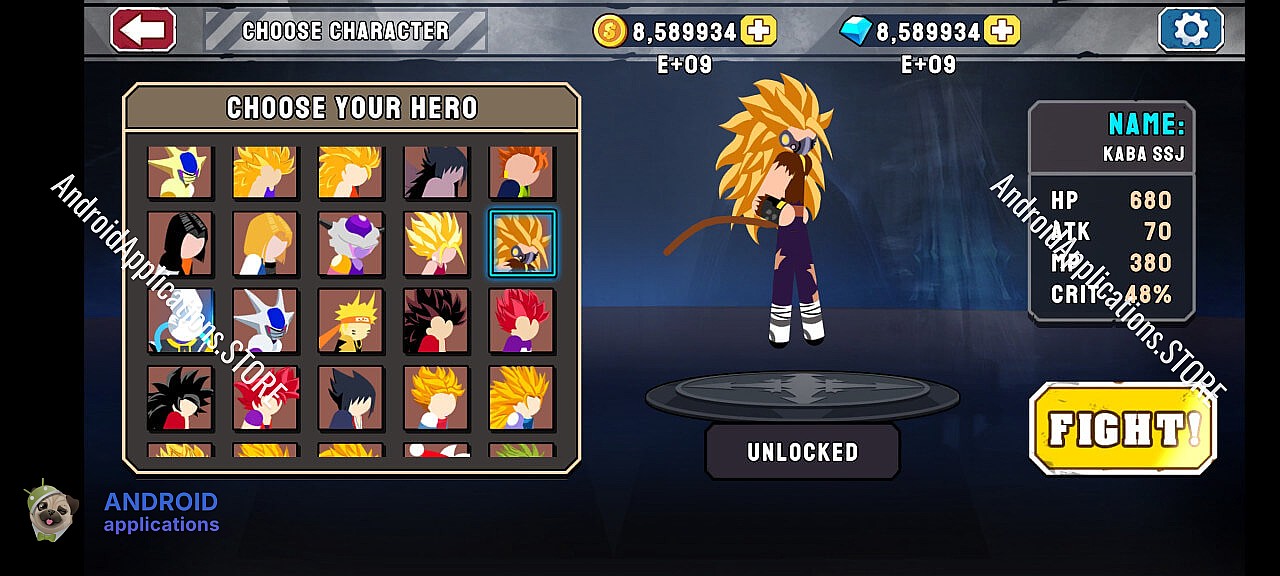
Task: Open the Android Applications pug logo
Action: point(52,511)
